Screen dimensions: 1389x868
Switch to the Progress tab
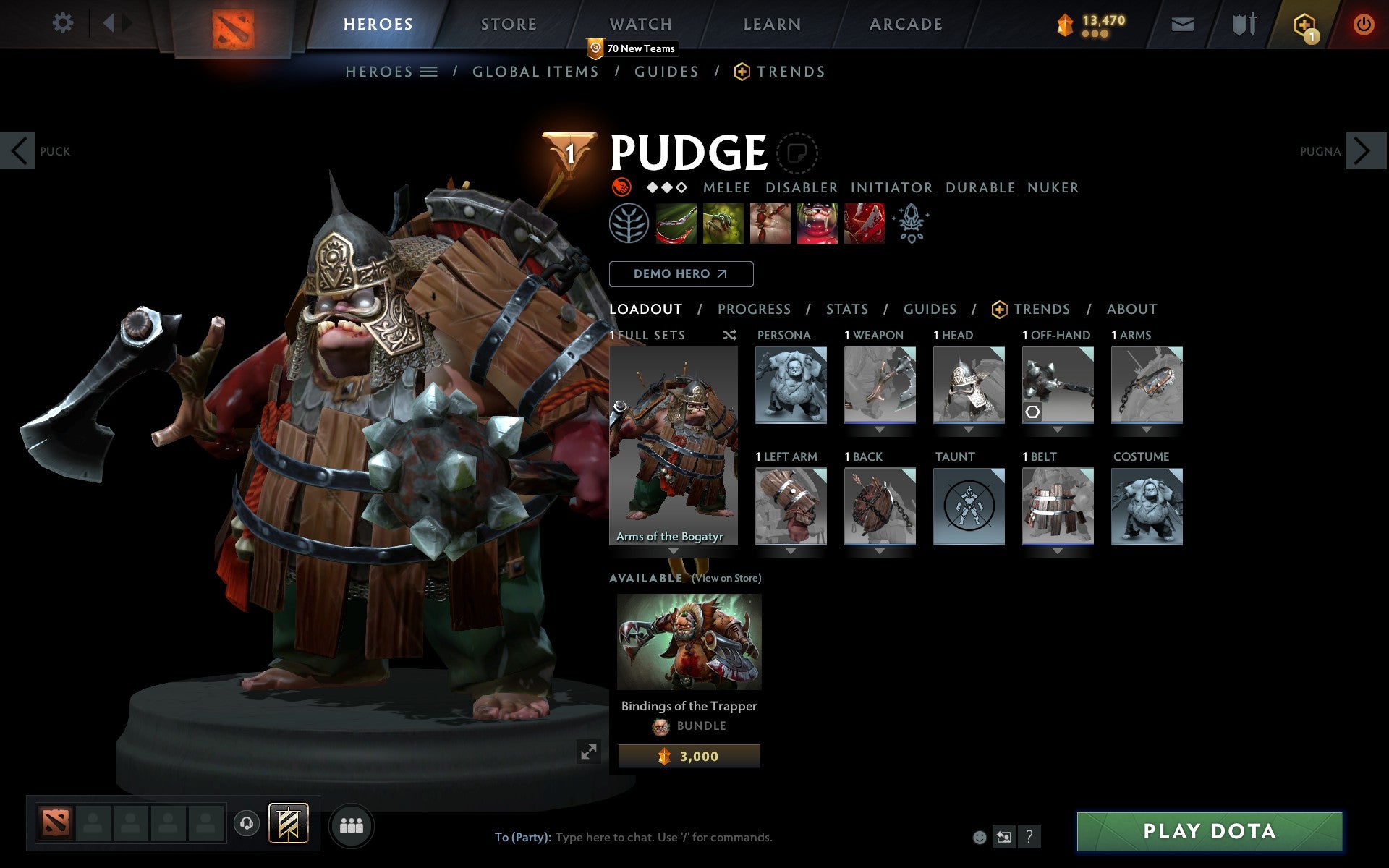[x=754, y=309]
